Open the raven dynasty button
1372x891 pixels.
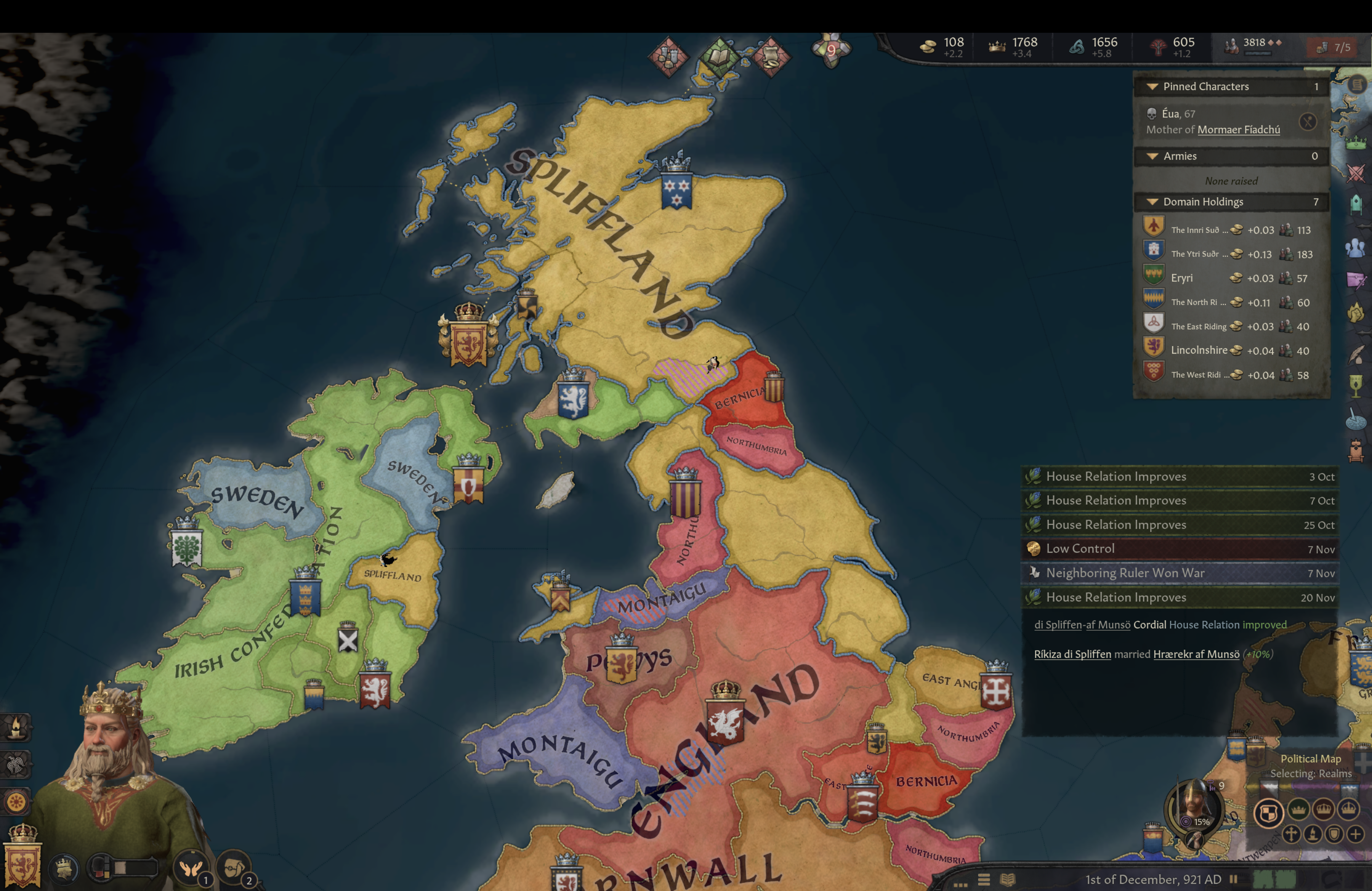[x=16, y=765]
